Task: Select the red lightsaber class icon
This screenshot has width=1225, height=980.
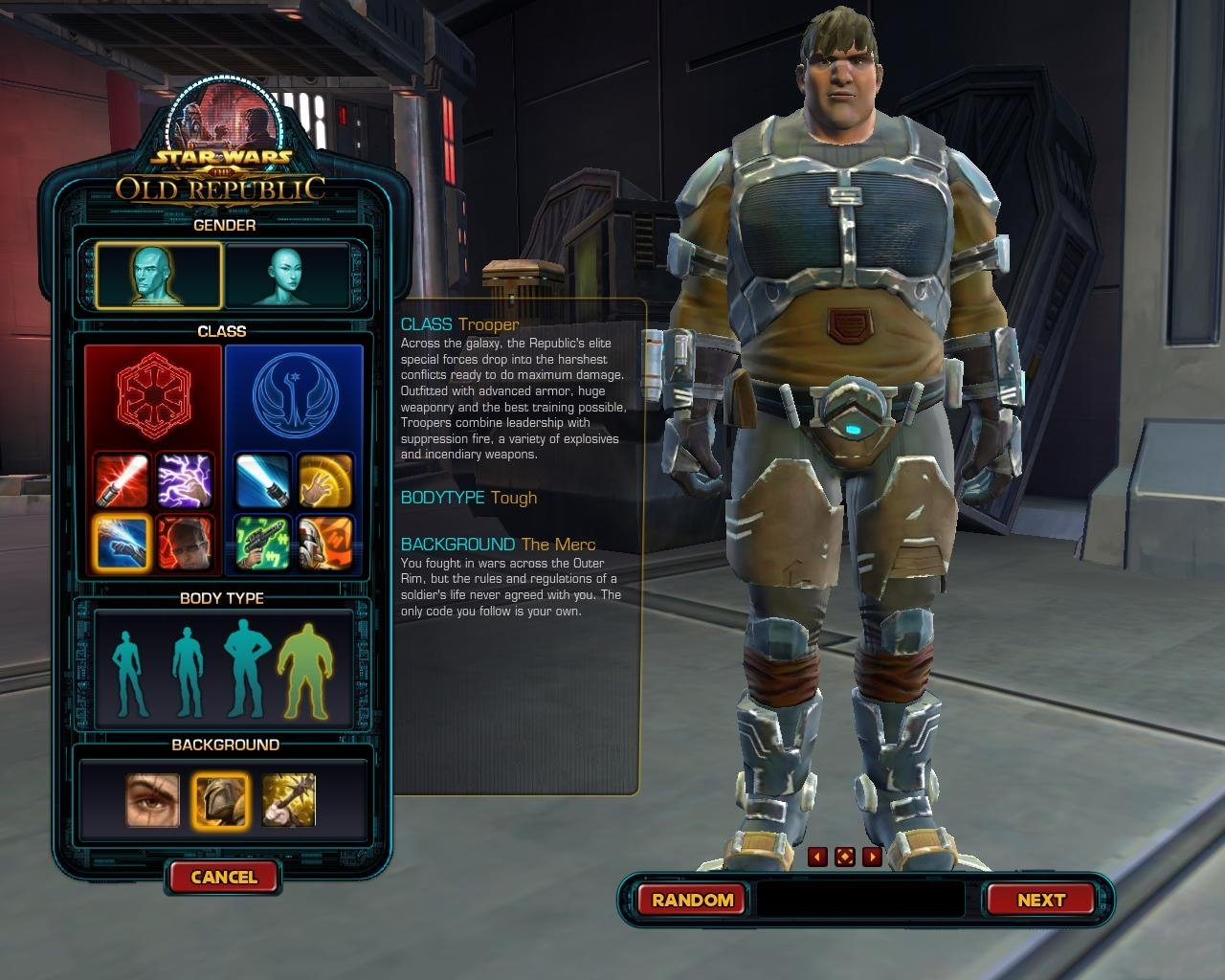Action: point(122,479)
